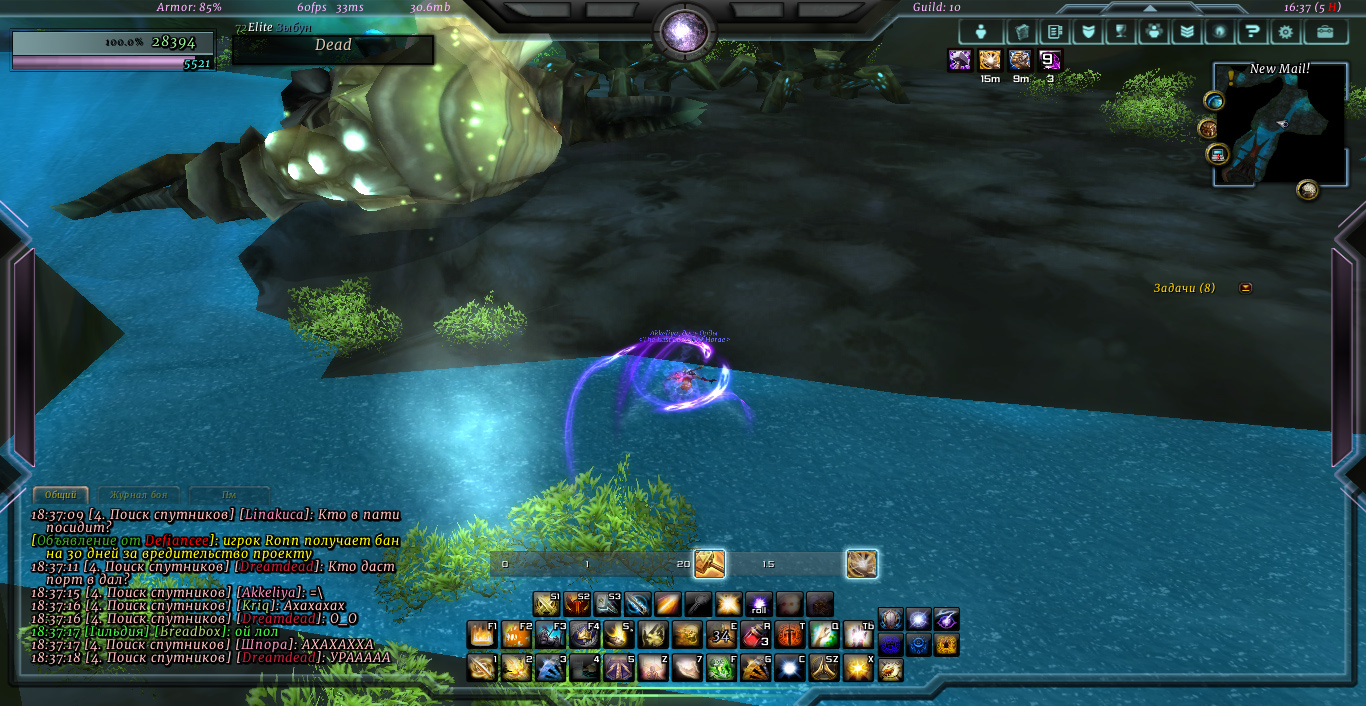Click the golden hammer icon on the timer bar

tap(709, 564)
